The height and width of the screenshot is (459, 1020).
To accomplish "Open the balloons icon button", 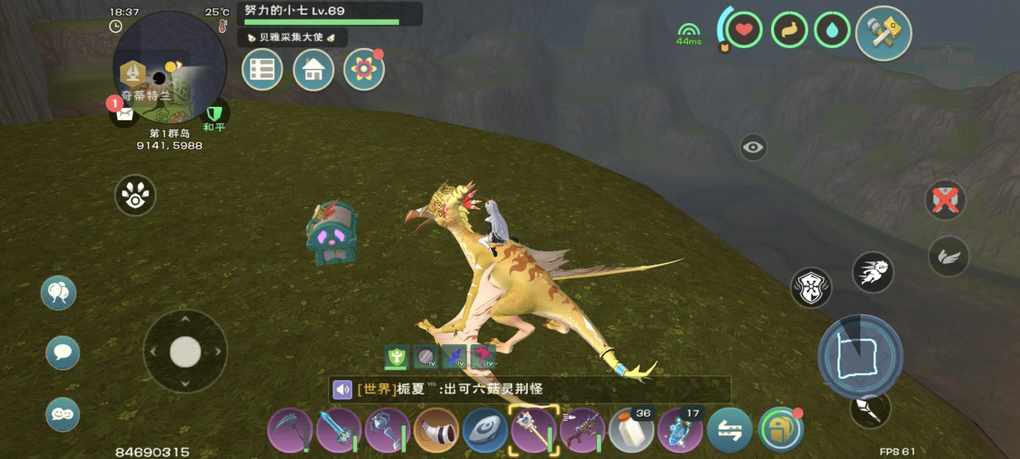I will click(59, 292).
